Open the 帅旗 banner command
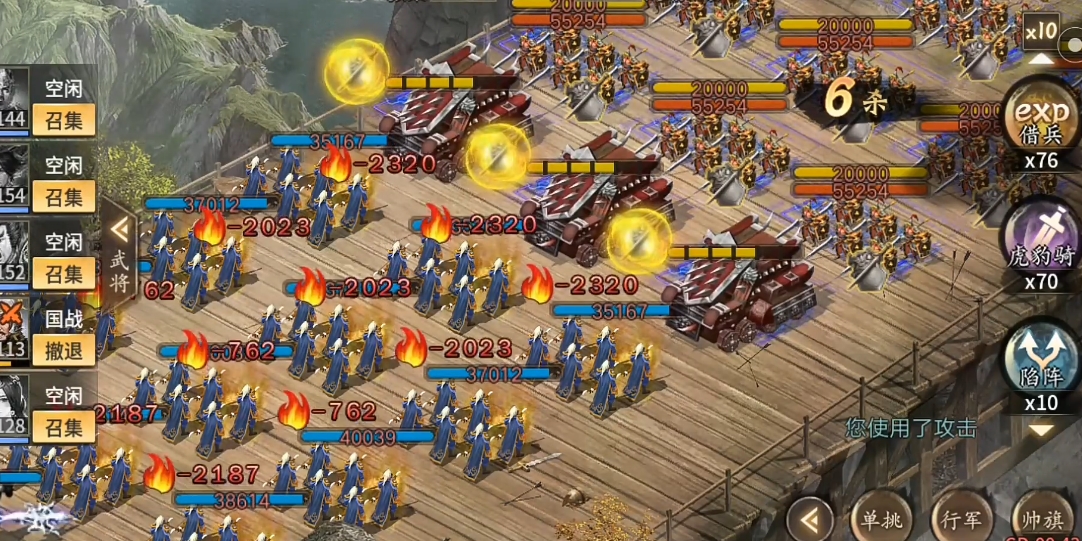 1041,519
